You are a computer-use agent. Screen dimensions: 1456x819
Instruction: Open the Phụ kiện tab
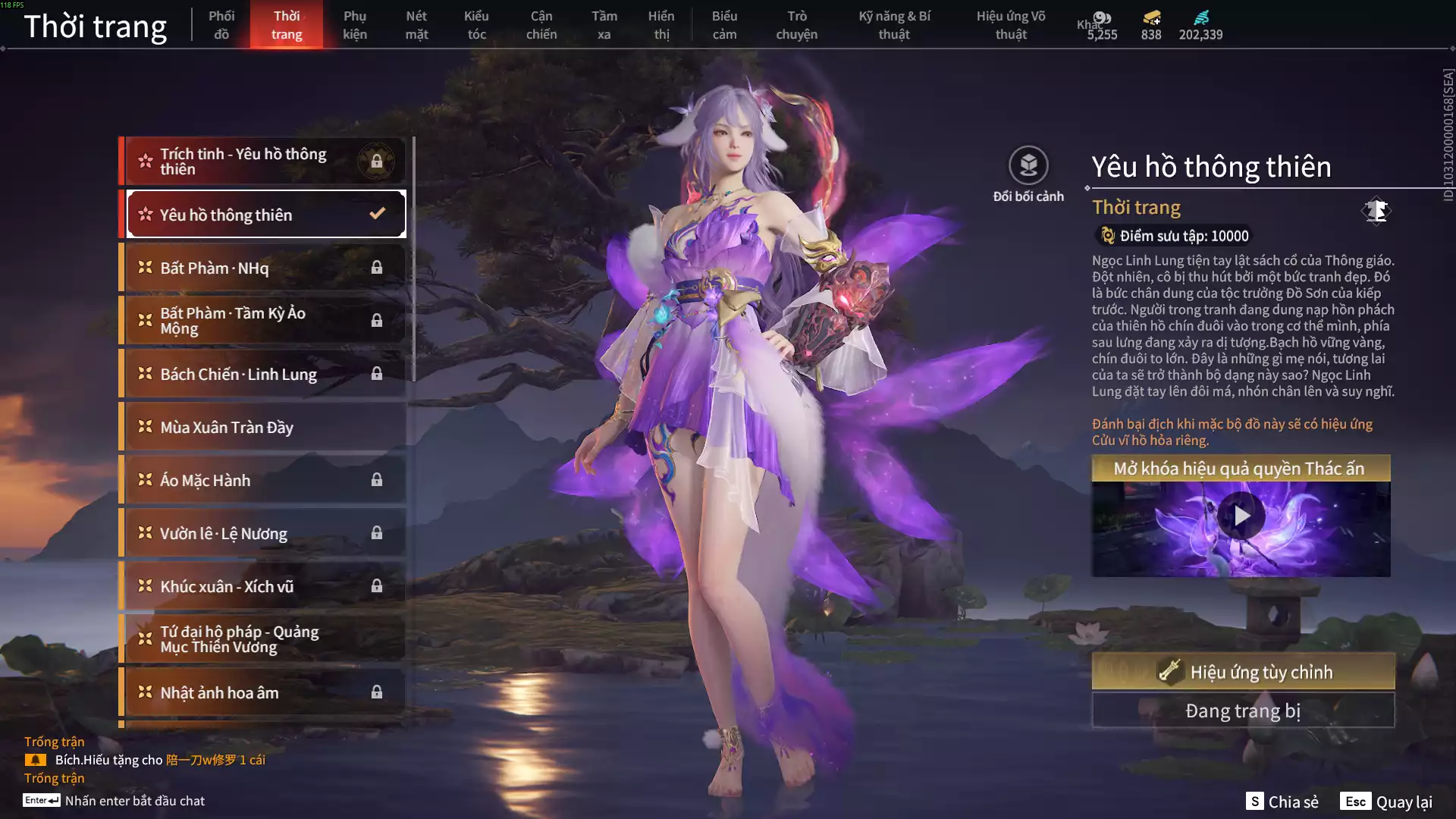[354, 25]
